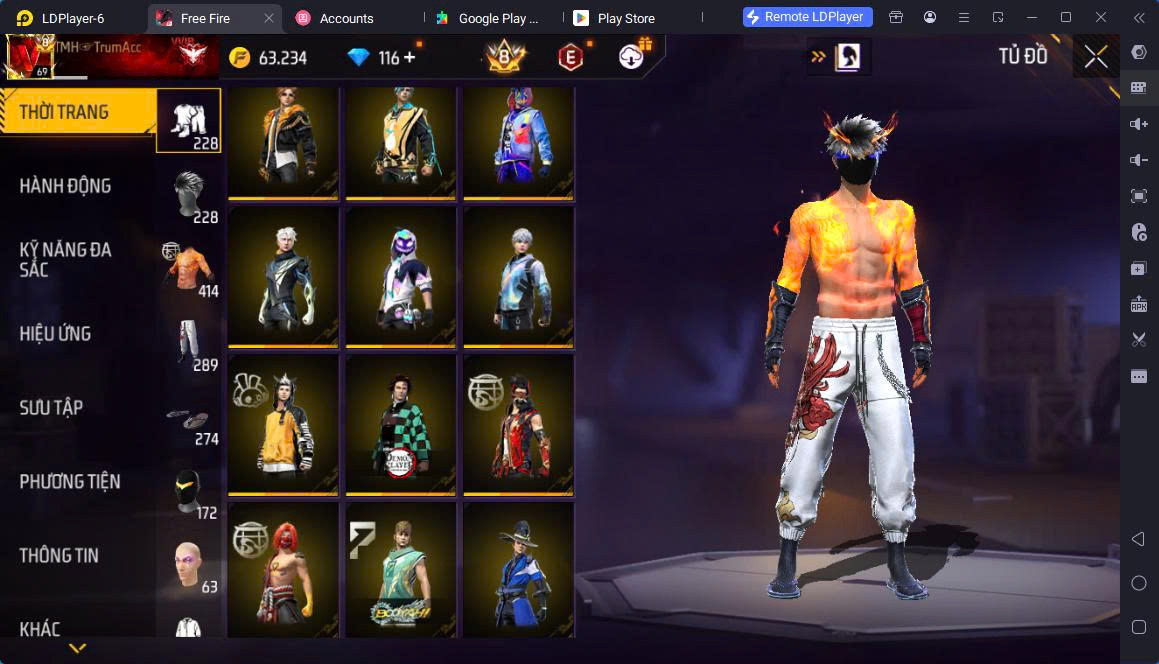Select the red-haired shirtless outfit
Image resolution: width=1159 pixels, height=664 pixels.
283,570
